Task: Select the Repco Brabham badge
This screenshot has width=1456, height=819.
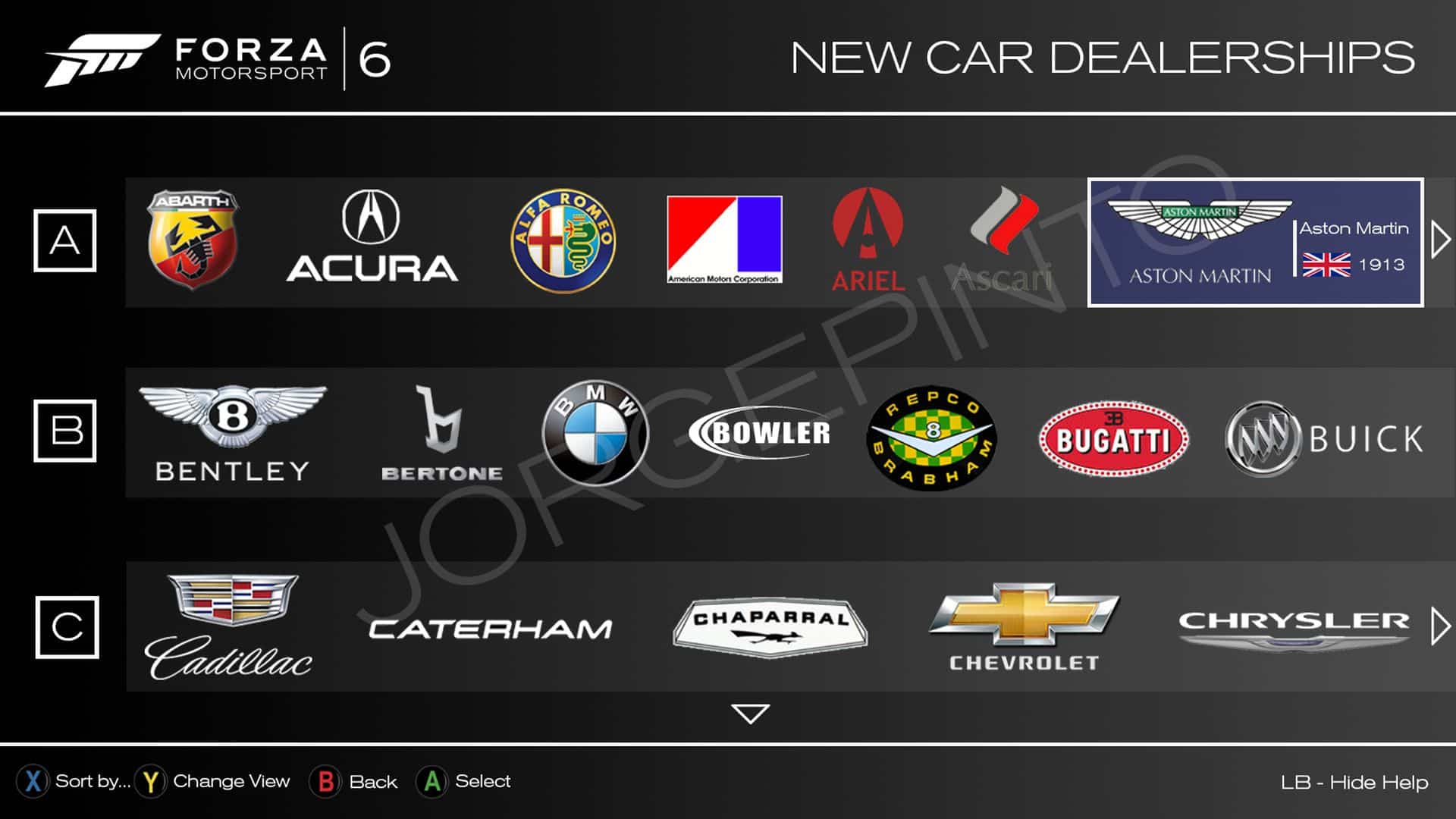Action: [x=932, y=438]
